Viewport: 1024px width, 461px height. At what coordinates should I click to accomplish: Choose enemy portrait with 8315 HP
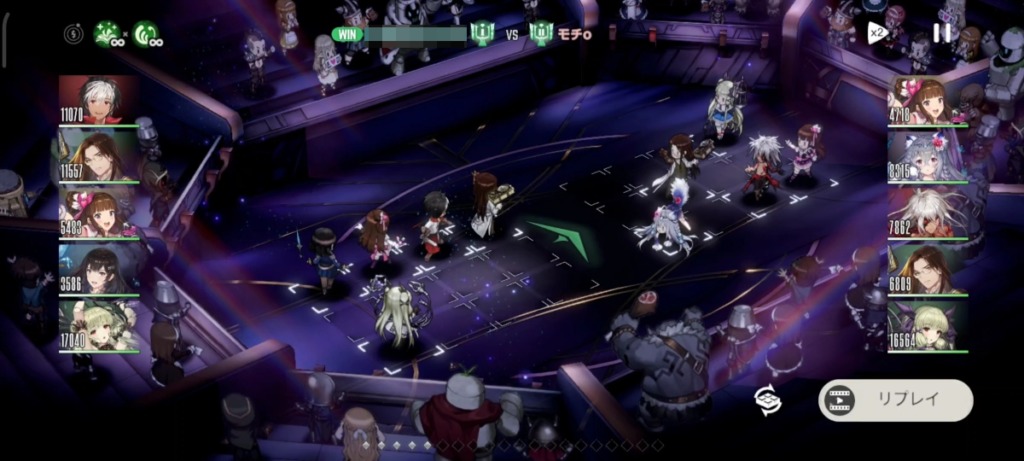(927, 156)
